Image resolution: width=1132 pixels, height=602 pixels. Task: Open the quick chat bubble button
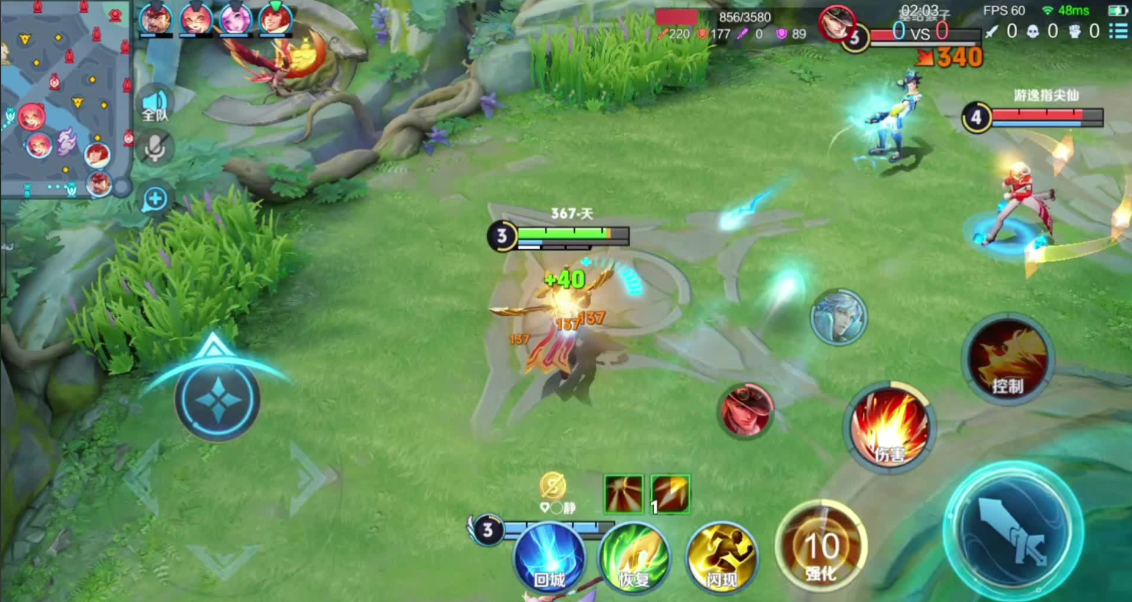pos(155,199)
